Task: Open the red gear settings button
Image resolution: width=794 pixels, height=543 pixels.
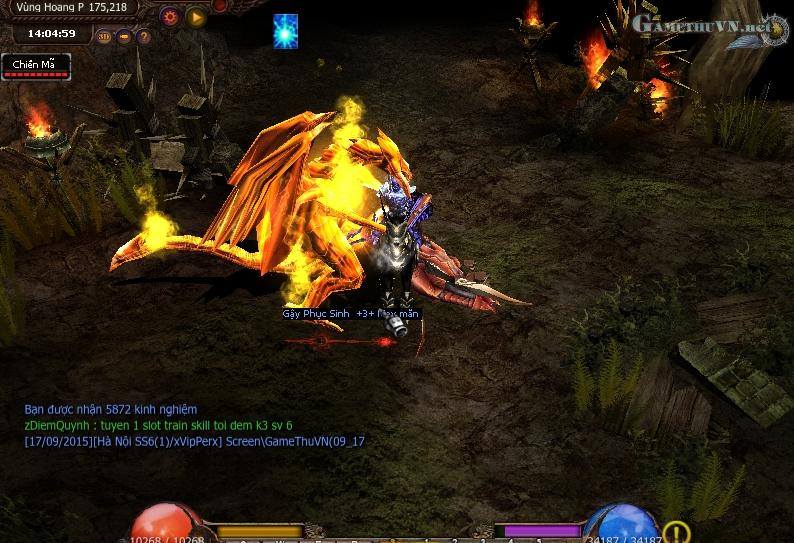Action: [x=170, y=16]
